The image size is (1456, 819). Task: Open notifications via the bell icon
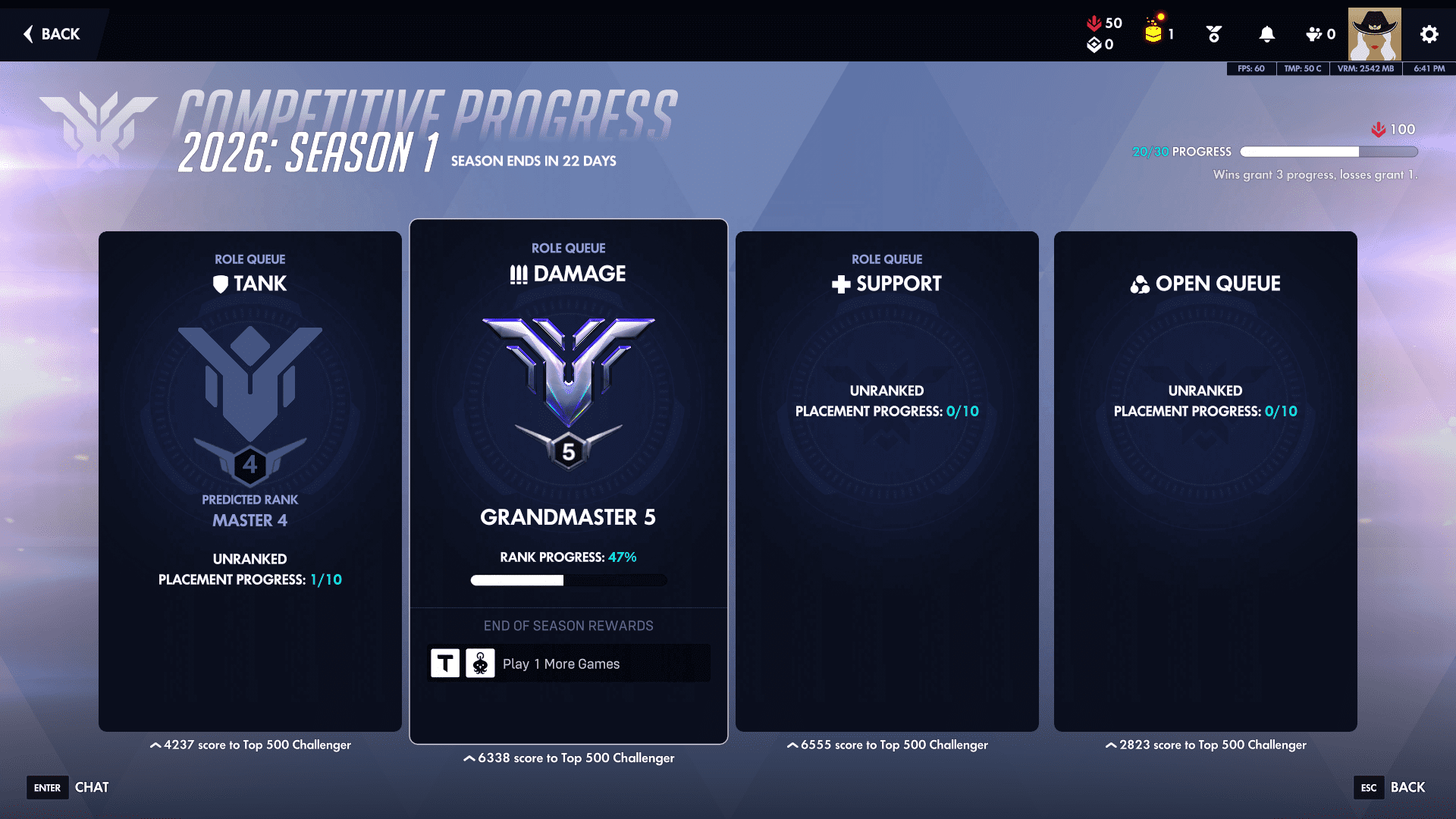(1266, 34)
